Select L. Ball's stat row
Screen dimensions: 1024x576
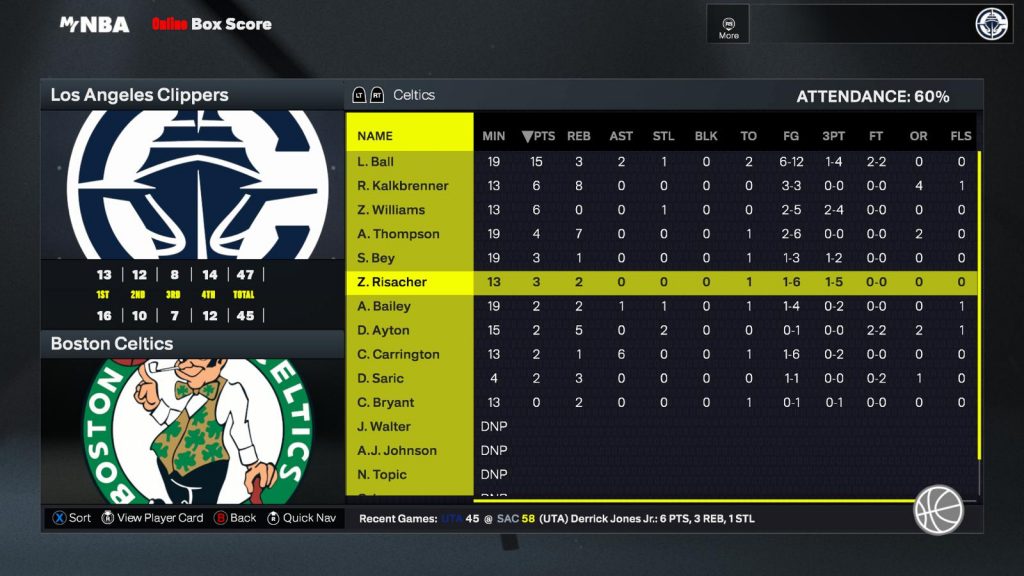pos(376,162)
